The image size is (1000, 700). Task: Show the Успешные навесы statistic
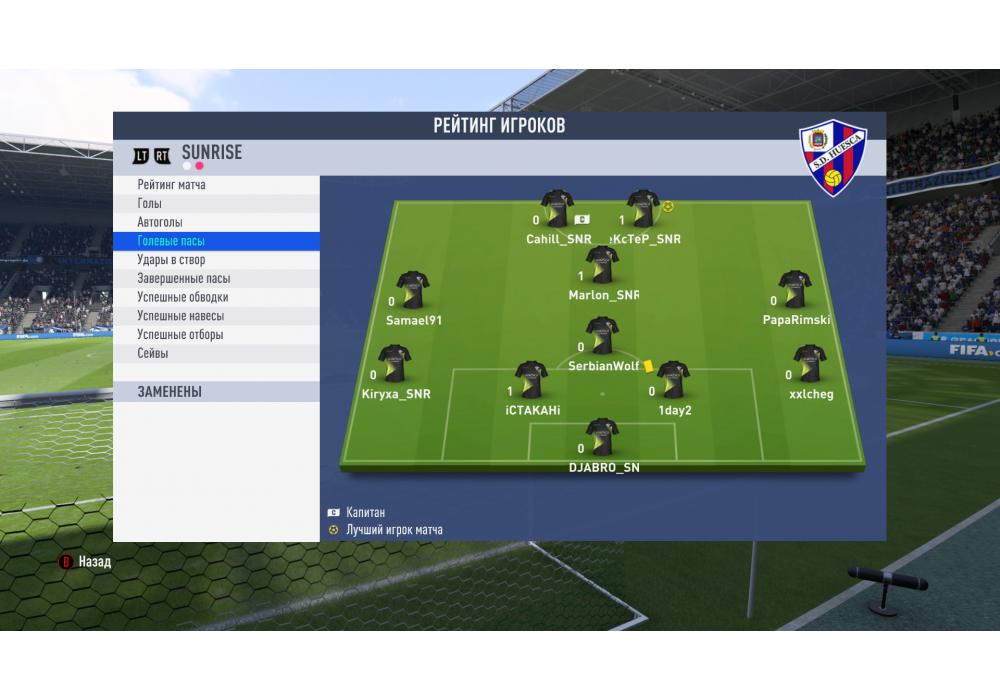click(216, 316)
